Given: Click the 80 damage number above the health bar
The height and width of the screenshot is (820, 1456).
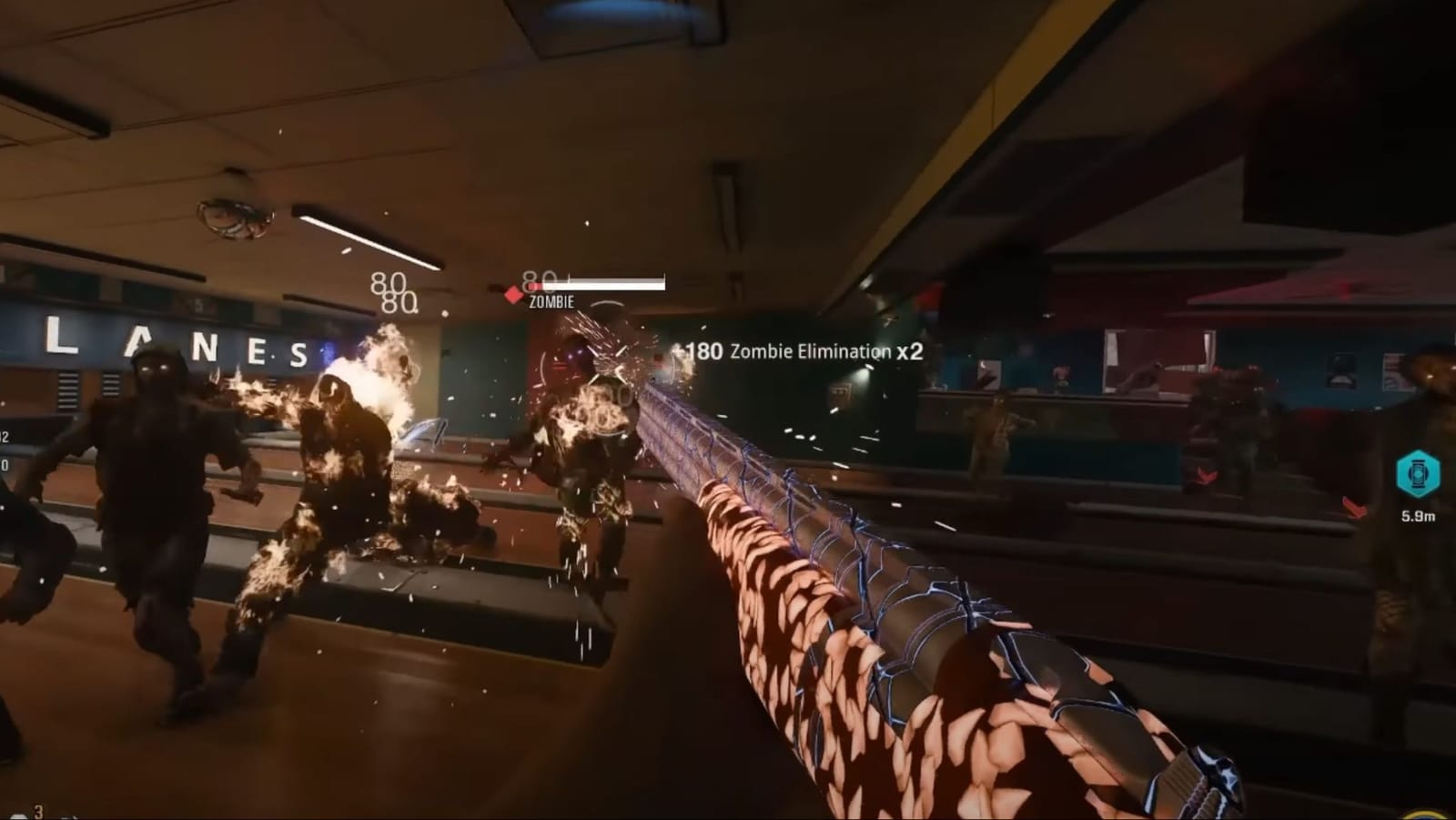Looking at the screenshot, I should click(539, 278).
